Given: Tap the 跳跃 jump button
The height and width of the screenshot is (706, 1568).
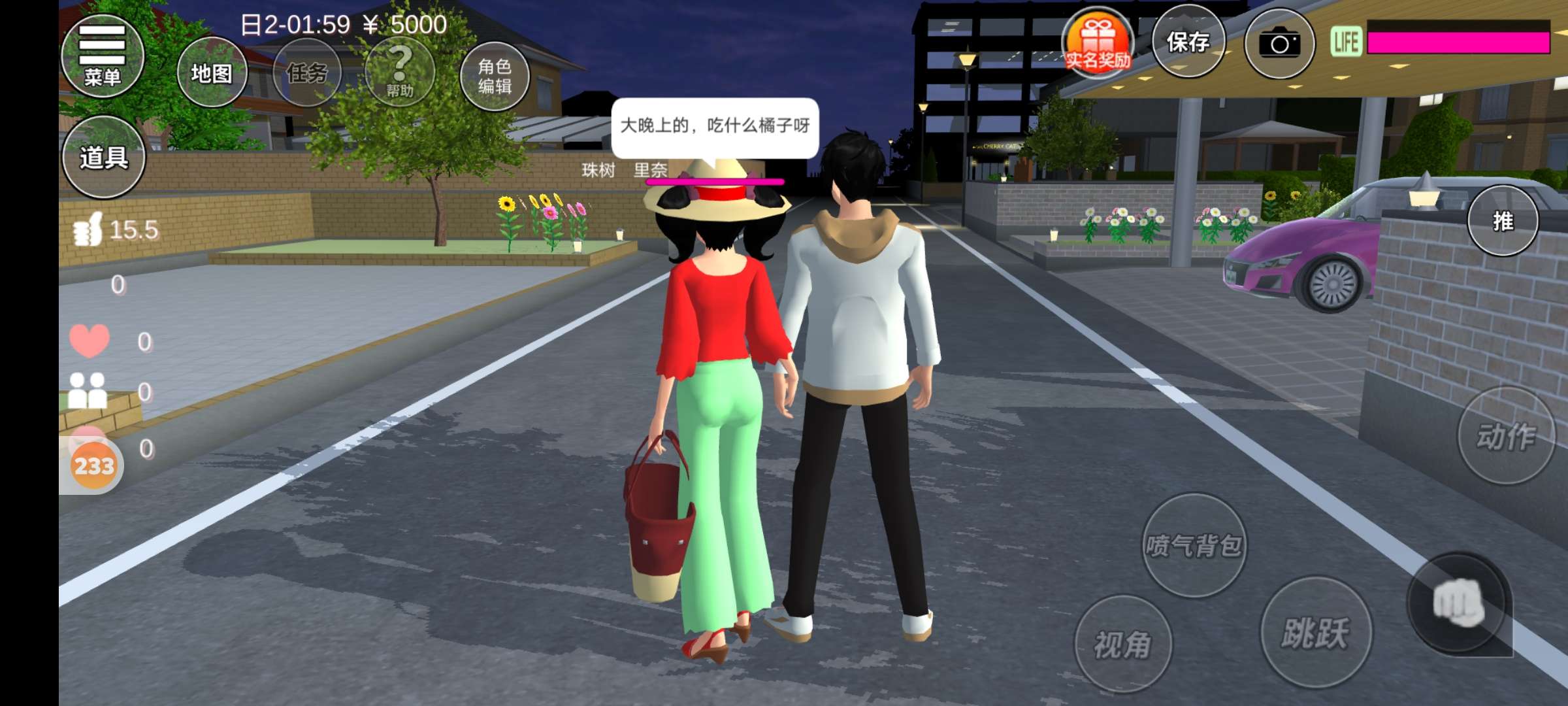Looking at the screenshot, I should click(1315, 632).
